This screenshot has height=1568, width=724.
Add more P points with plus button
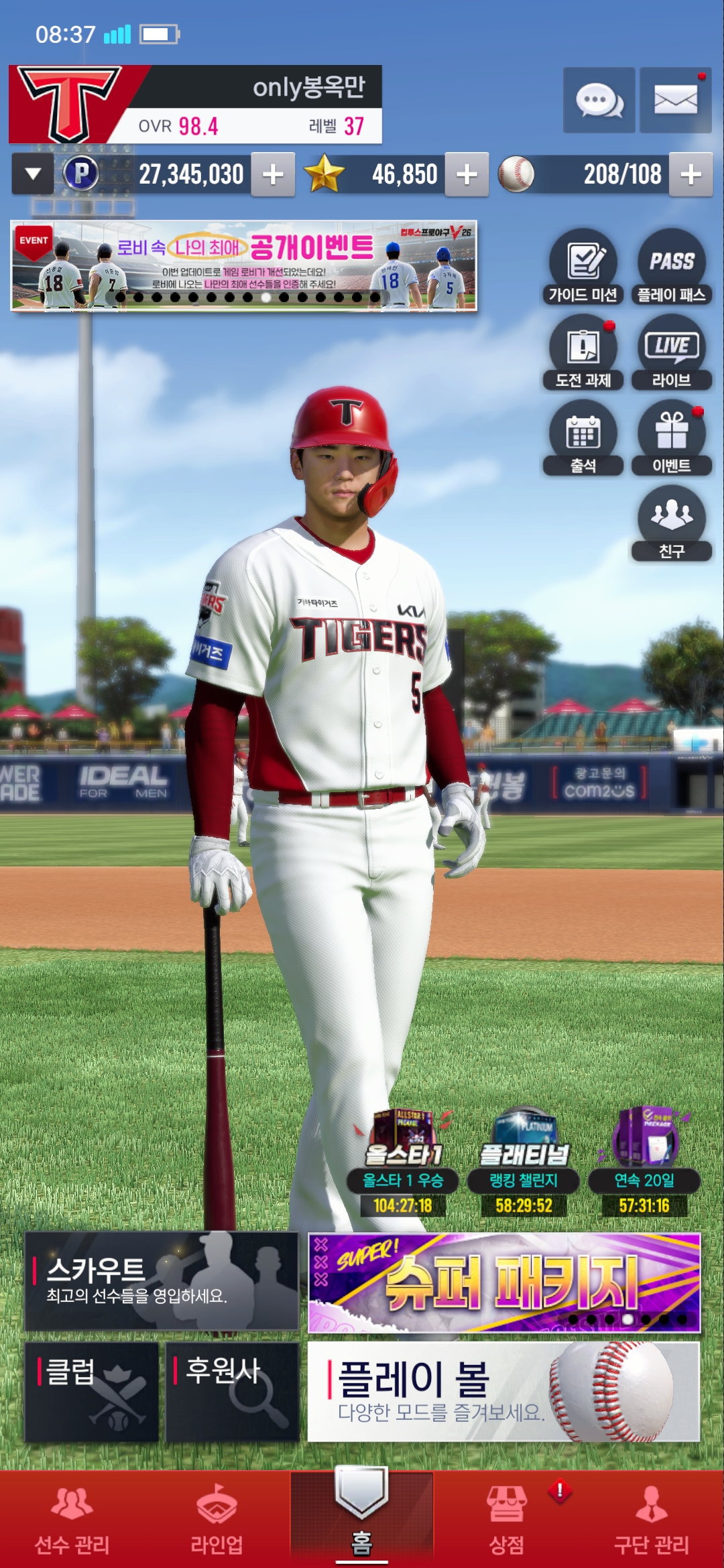(273, 175)
